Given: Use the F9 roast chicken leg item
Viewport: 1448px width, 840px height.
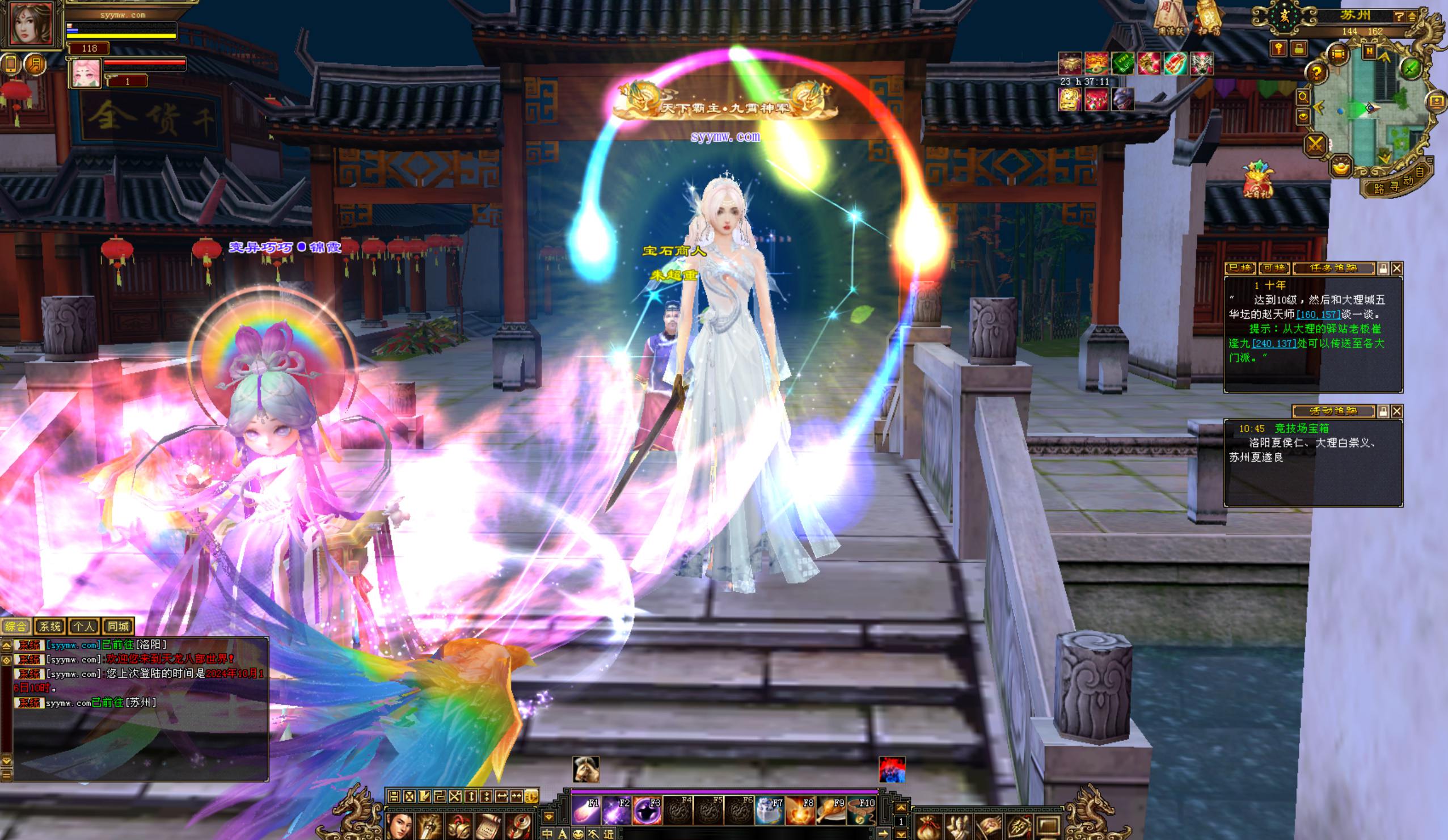Looking at the screenshot, I should (x=831, y=810).
